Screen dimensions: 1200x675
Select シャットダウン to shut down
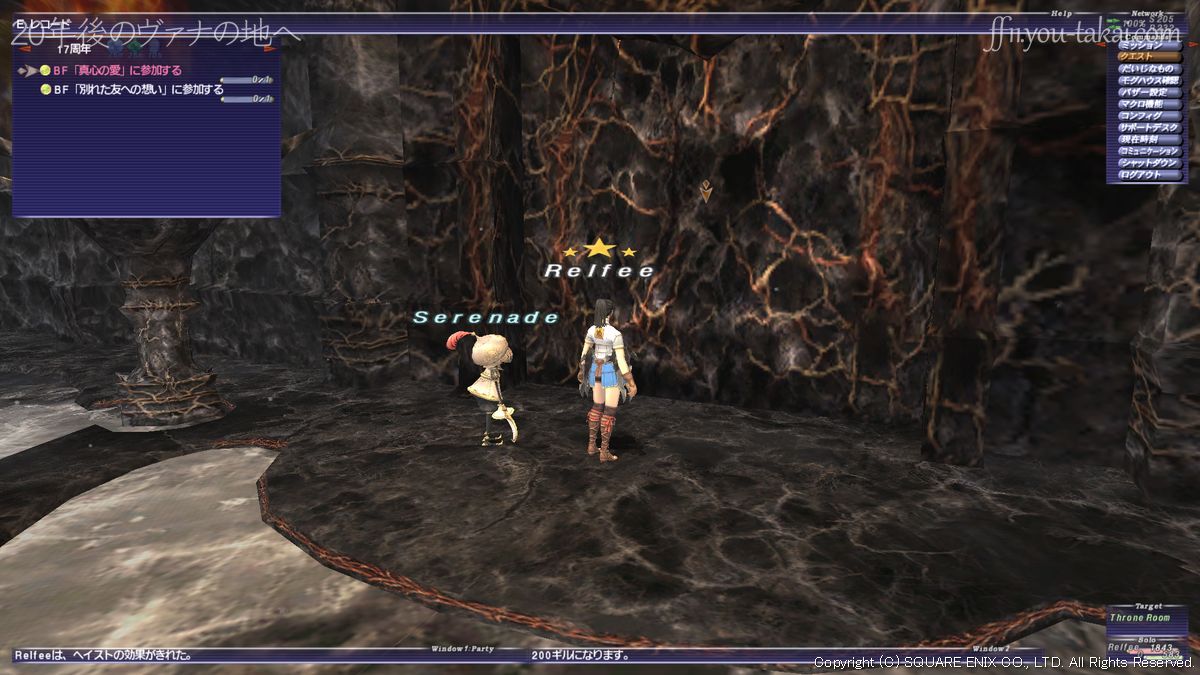1146,163
